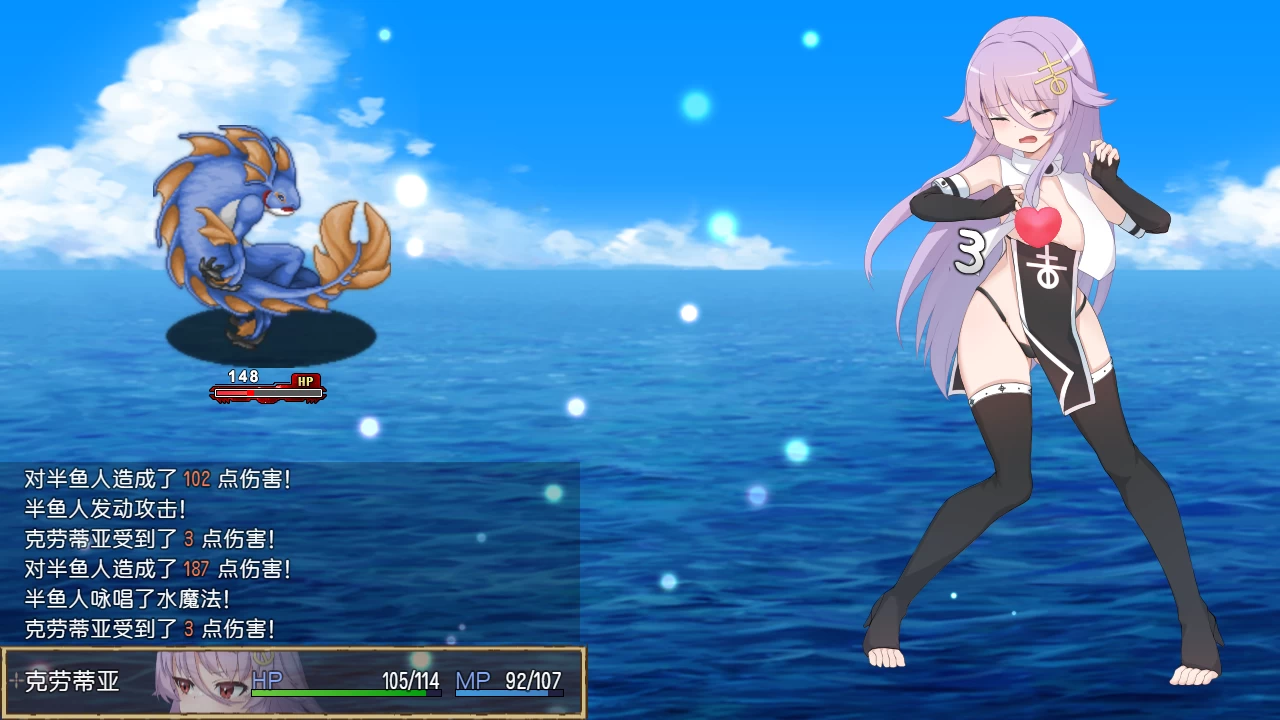Click the 148 damage number above the enemy

[244, 378]
